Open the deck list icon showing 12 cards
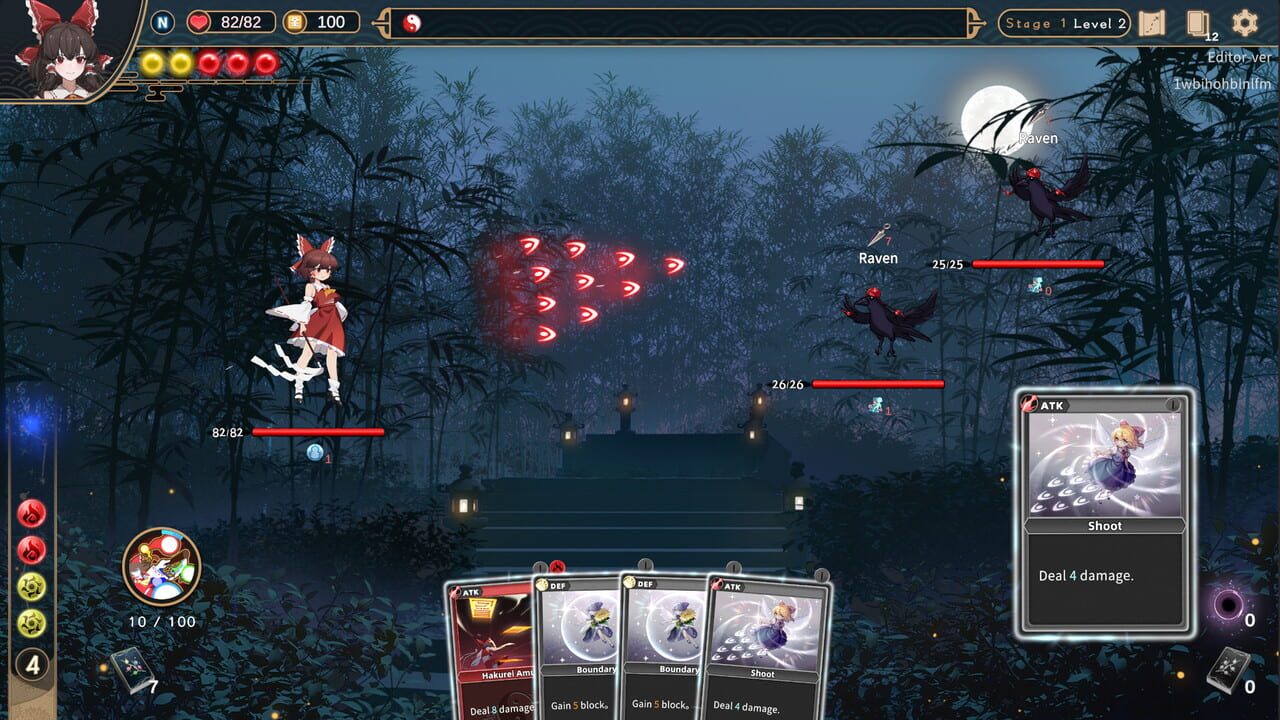The height and width of the screenshot is (720, 1280). tap(1197, 23)
